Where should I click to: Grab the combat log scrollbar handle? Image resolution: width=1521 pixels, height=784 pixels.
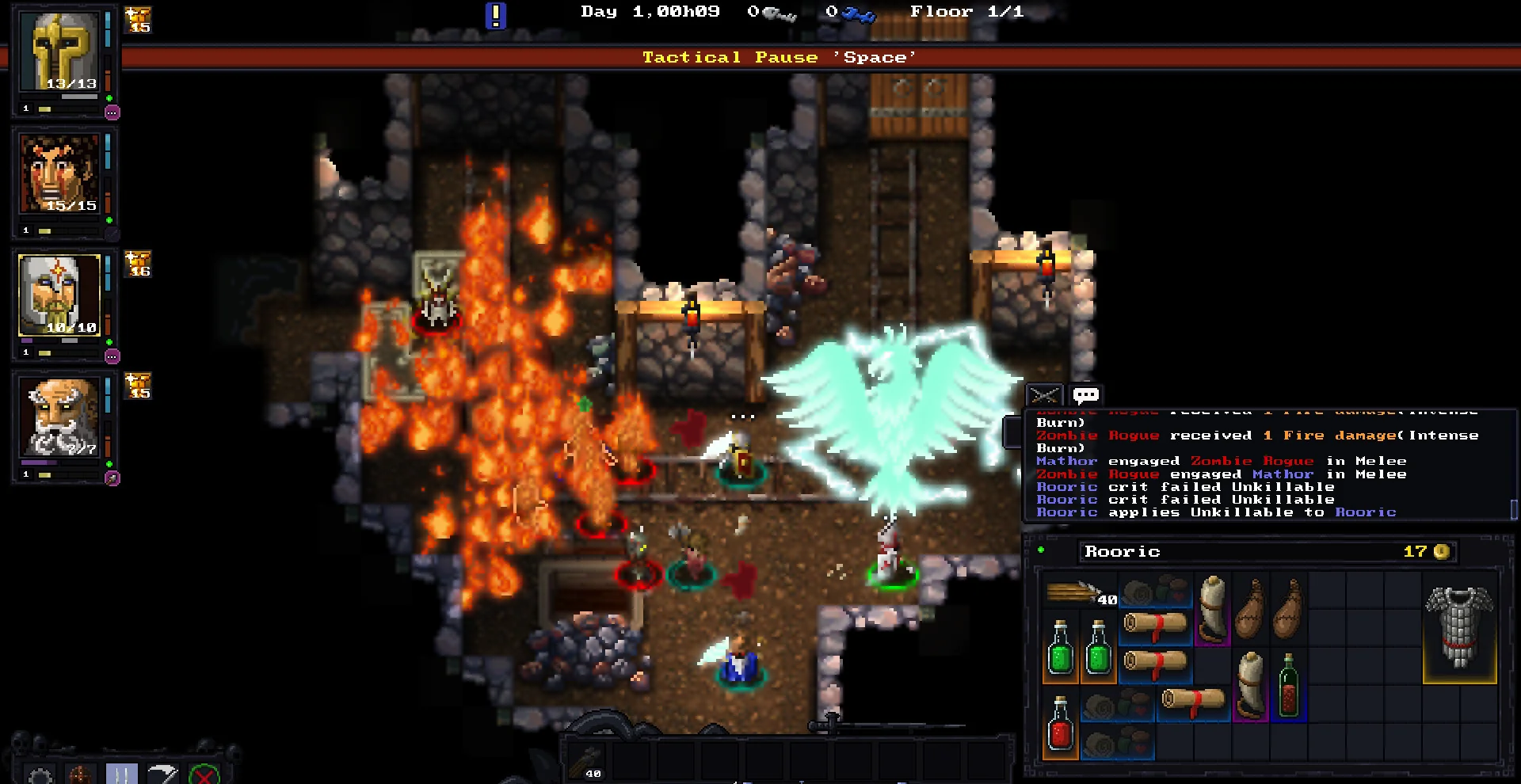click(x=1514, y=509)
